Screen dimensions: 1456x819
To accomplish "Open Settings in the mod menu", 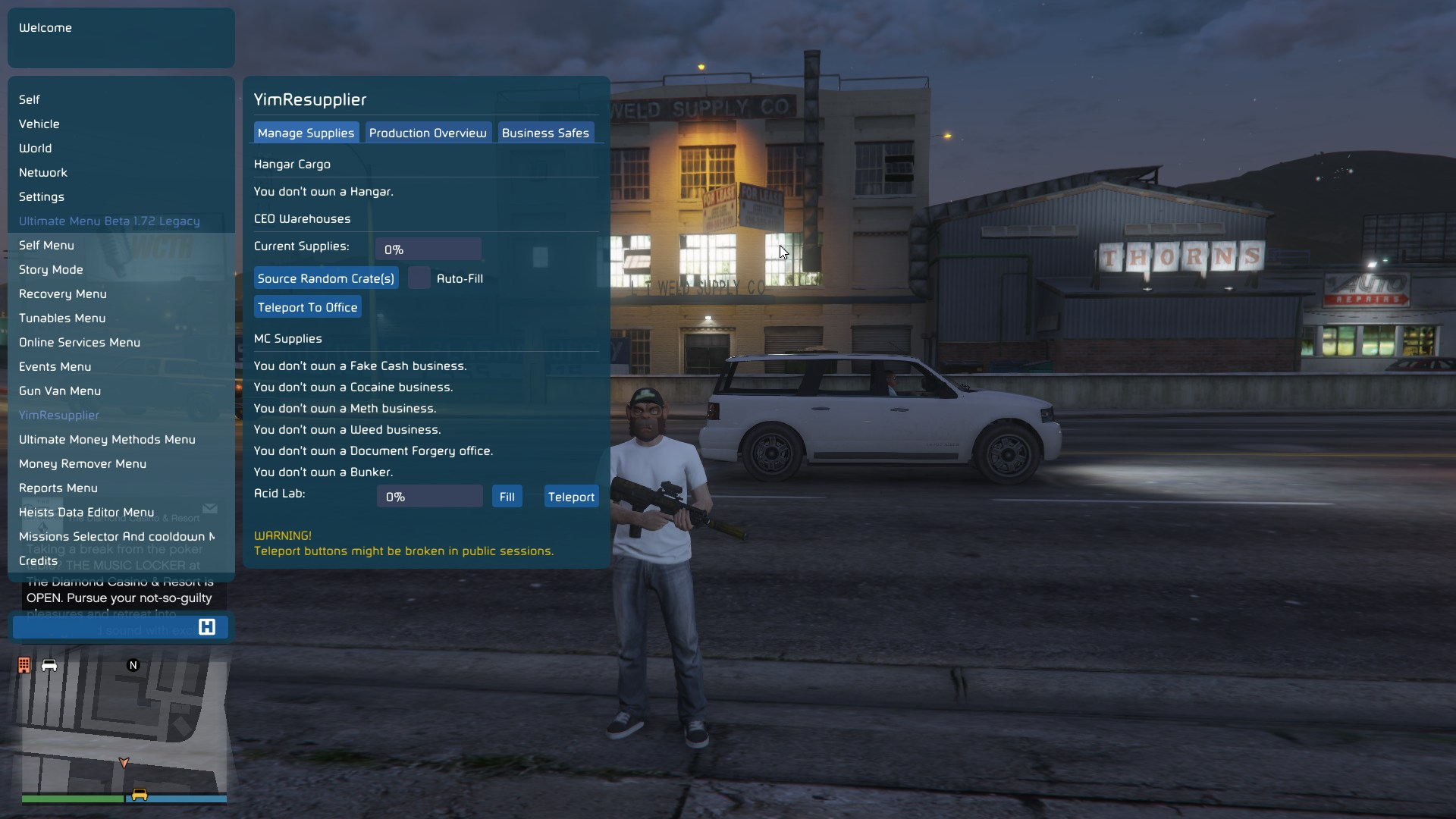I will pos(42,196).
